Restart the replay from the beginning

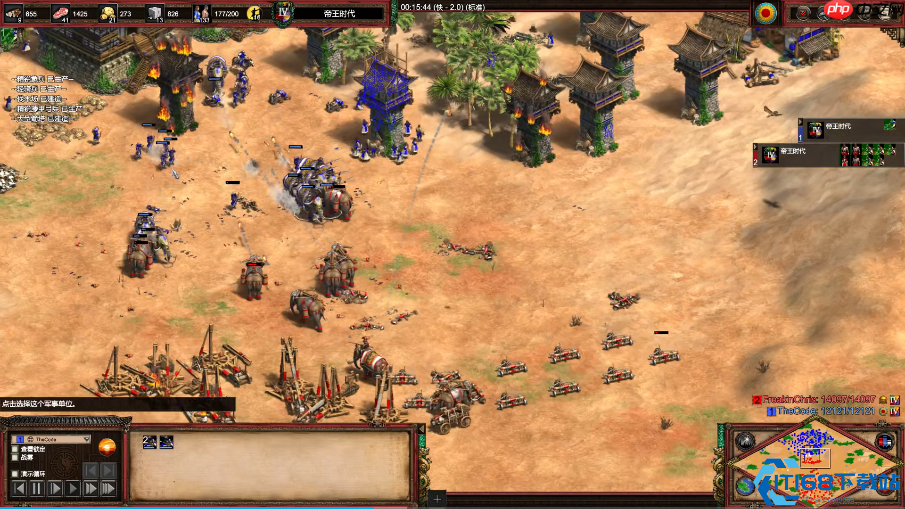click(x=18, y=489)
